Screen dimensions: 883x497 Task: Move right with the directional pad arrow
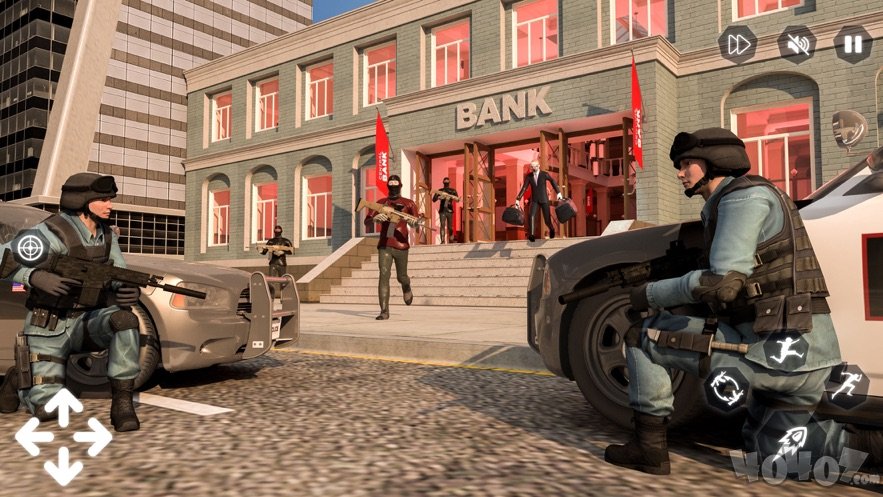point(95,437)
